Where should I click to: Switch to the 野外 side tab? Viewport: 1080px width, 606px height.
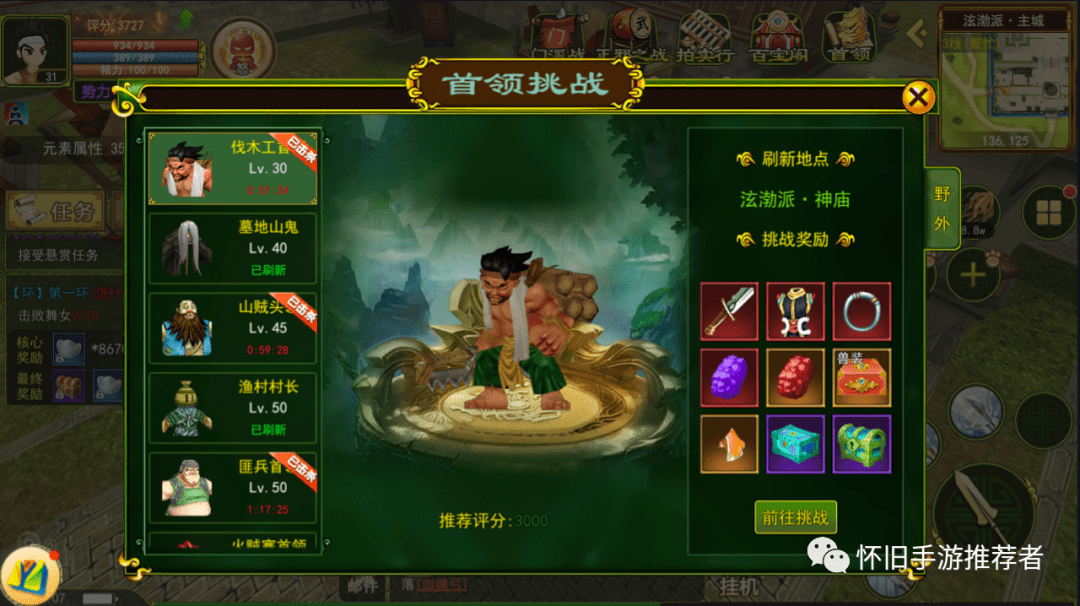pos(942,208)
